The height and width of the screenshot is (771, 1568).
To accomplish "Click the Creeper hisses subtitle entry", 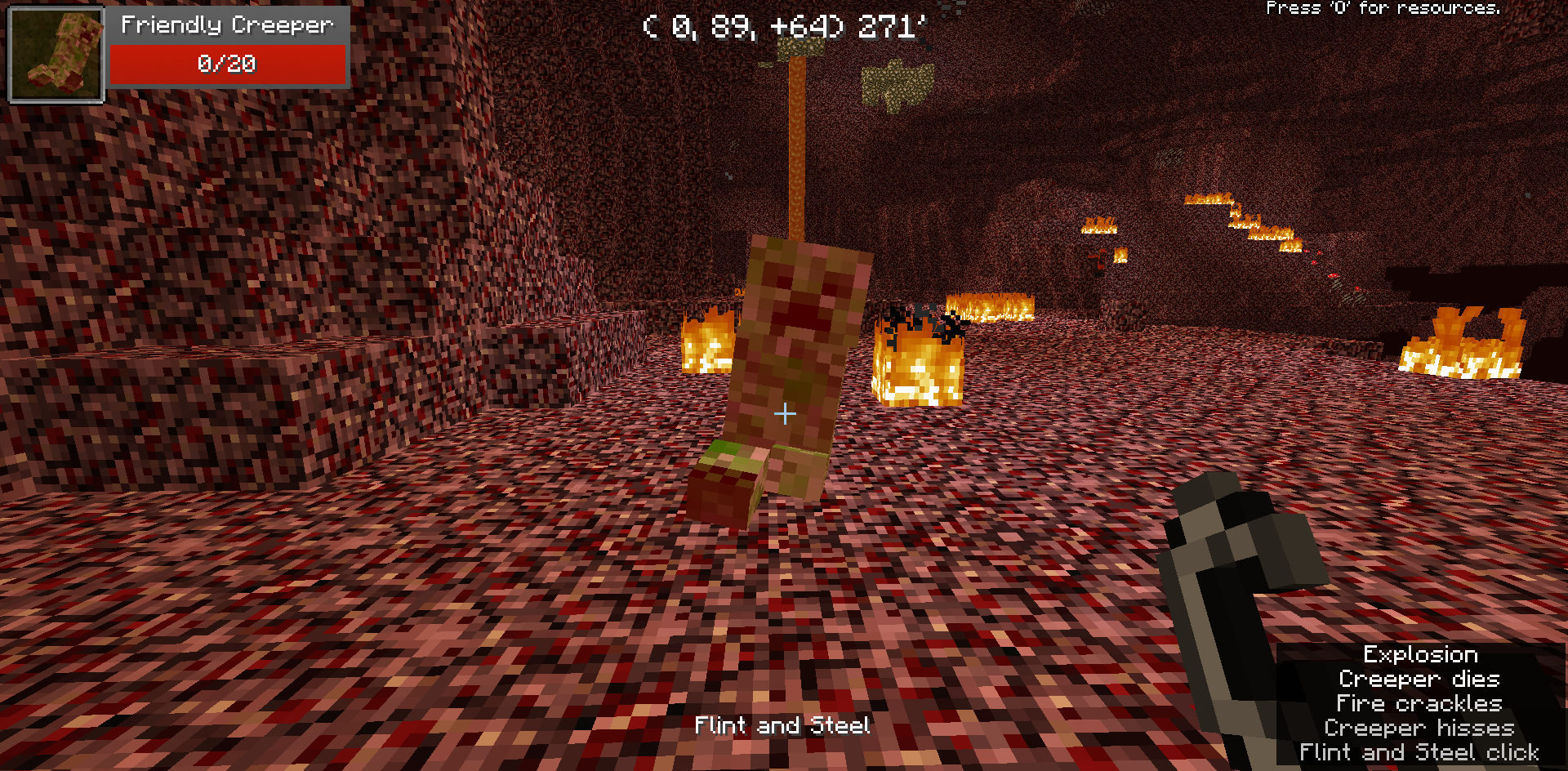I will (x=1419, y=728).
